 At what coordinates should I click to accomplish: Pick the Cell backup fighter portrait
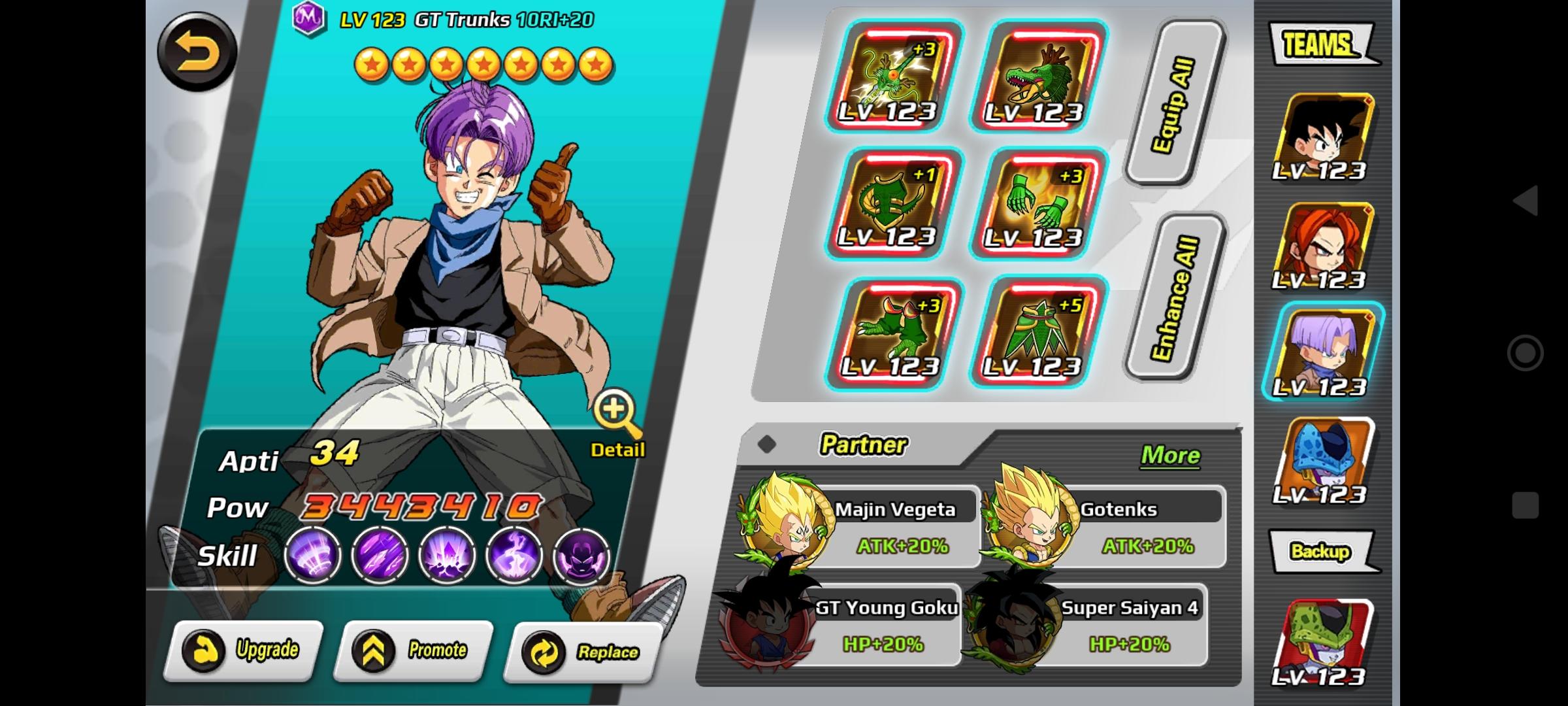point(1324,642)
